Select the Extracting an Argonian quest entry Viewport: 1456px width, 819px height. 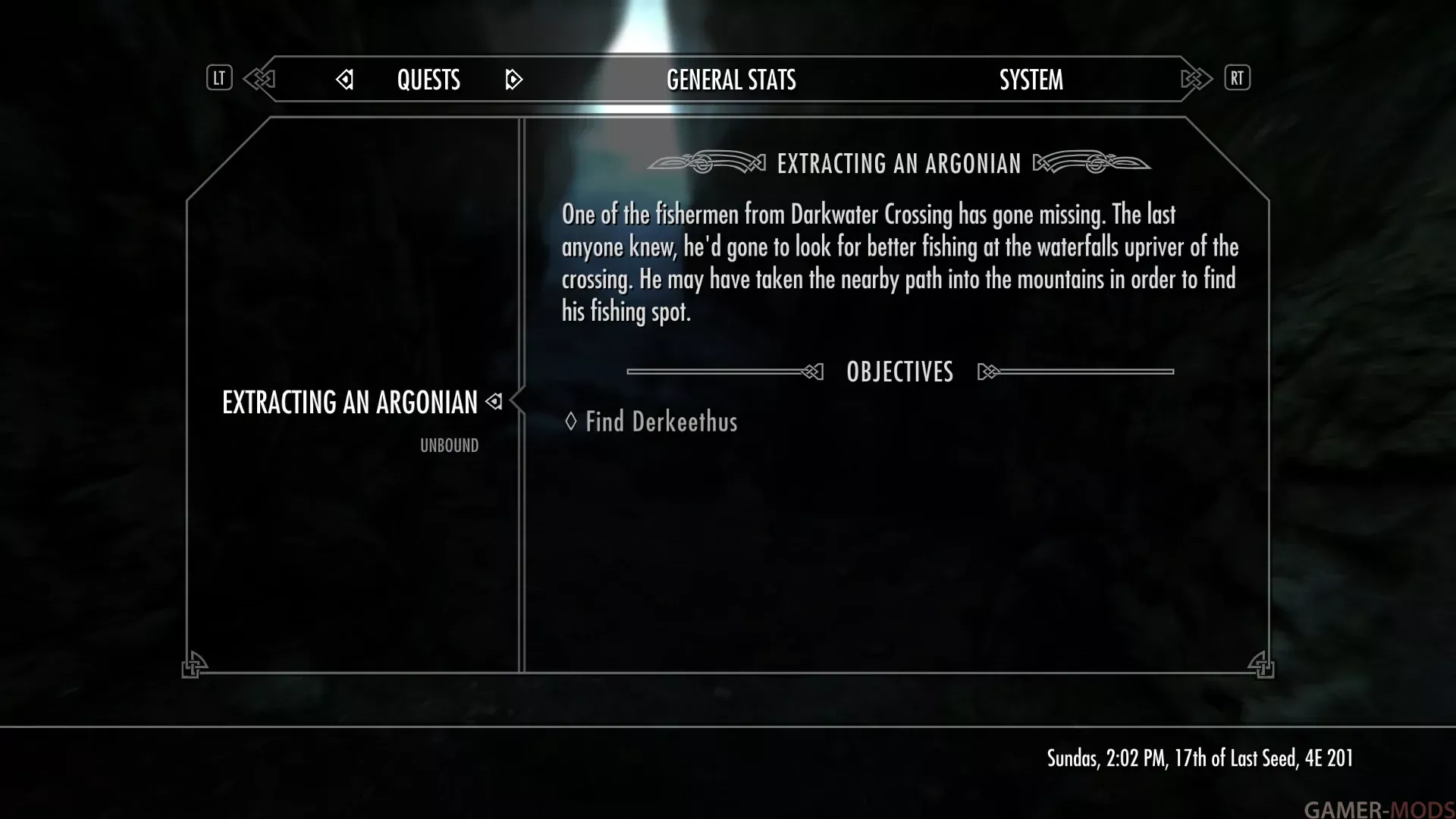tap(350, 402)
